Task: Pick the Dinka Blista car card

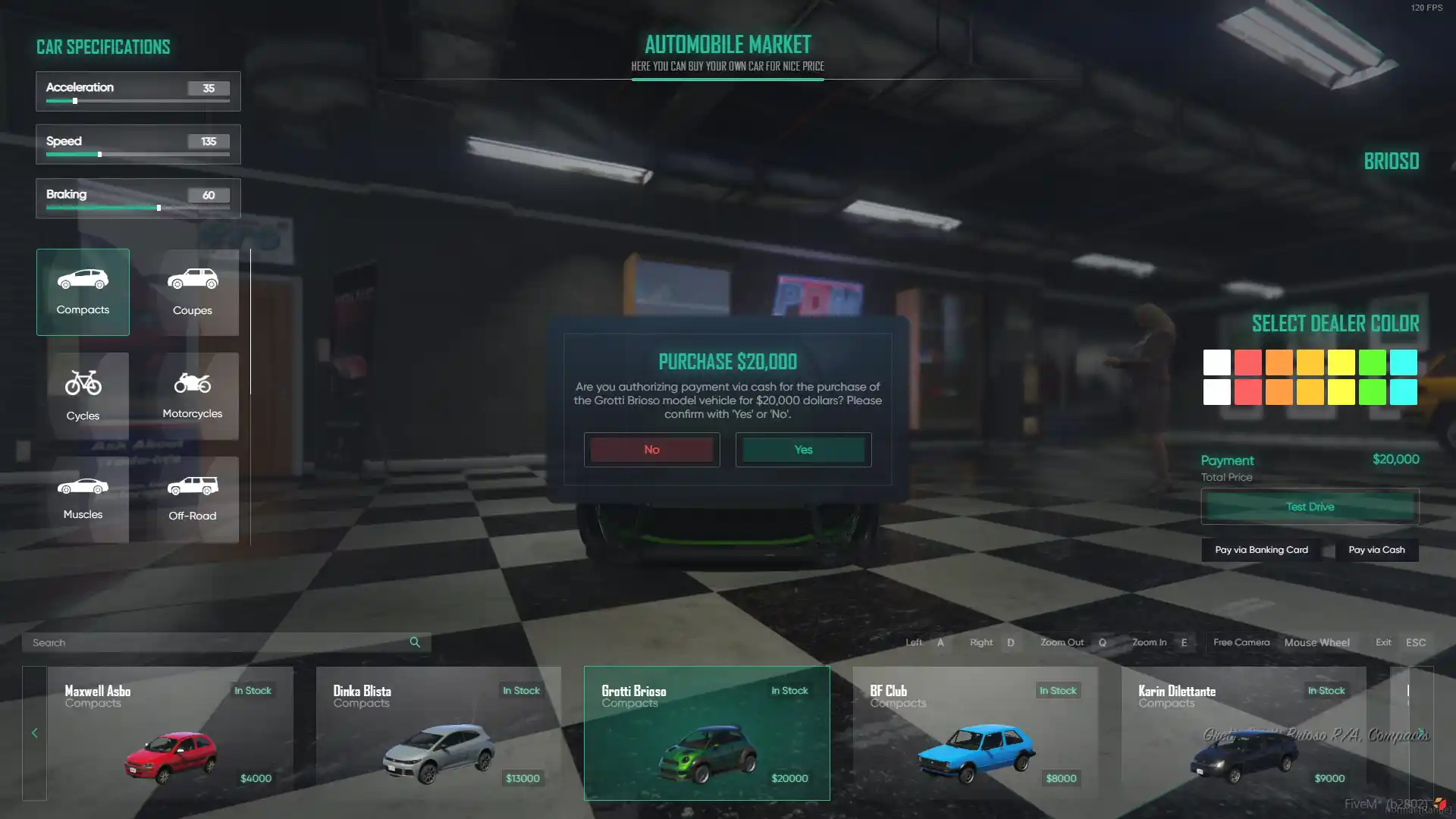Action: pos(438,733)
